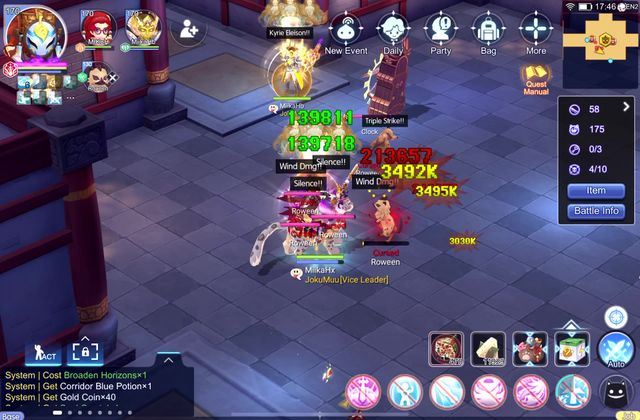Open the Quest Manual
The width and height of the screenshot is (640, 420).
tap(536, 79)
